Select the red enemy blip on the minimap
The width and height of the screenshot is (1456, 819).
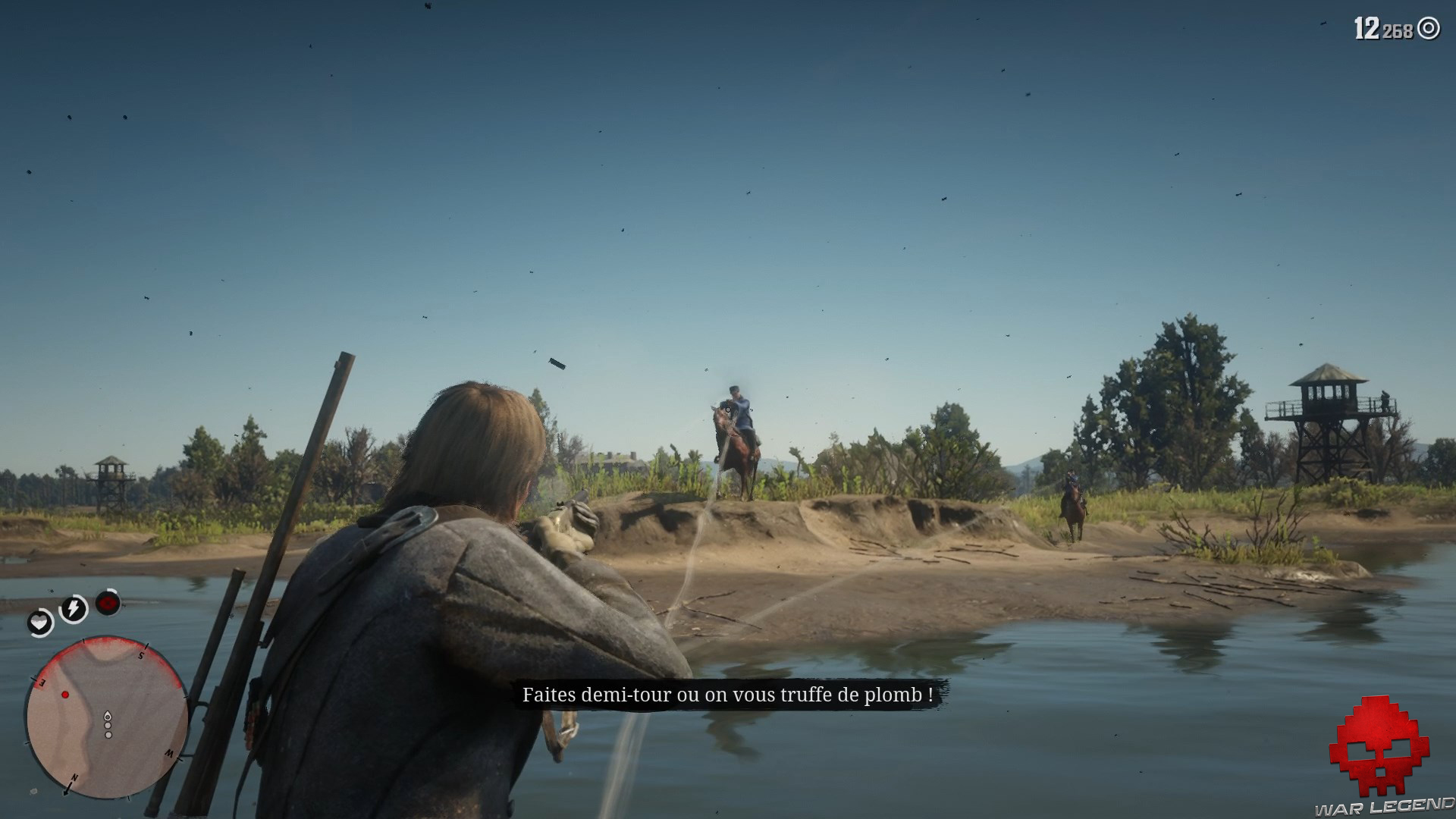pos(65,695)
